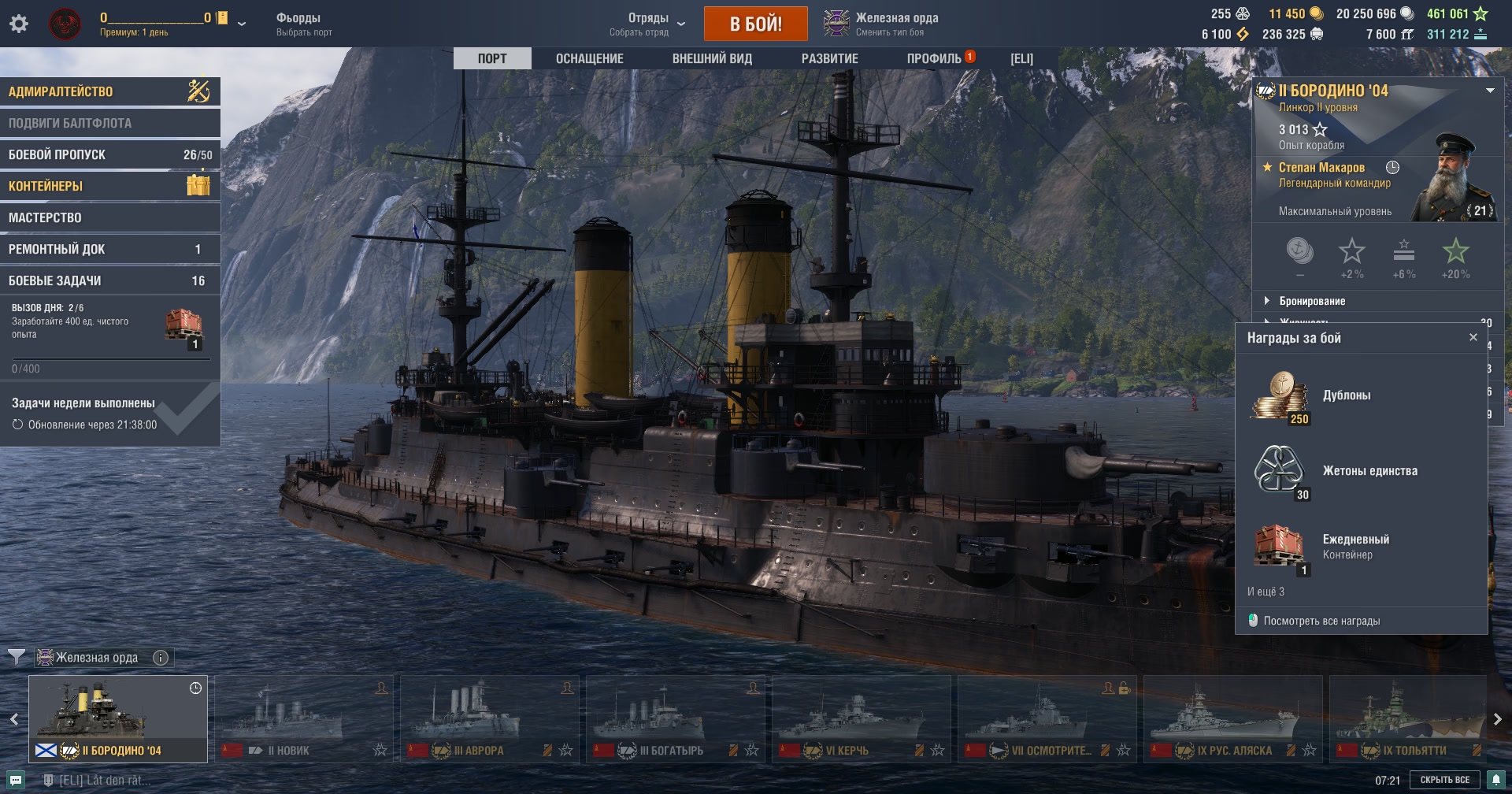Open the КОНТЕЙНЕРЫ section
The image size is (1512, 794).
(109, 186)
